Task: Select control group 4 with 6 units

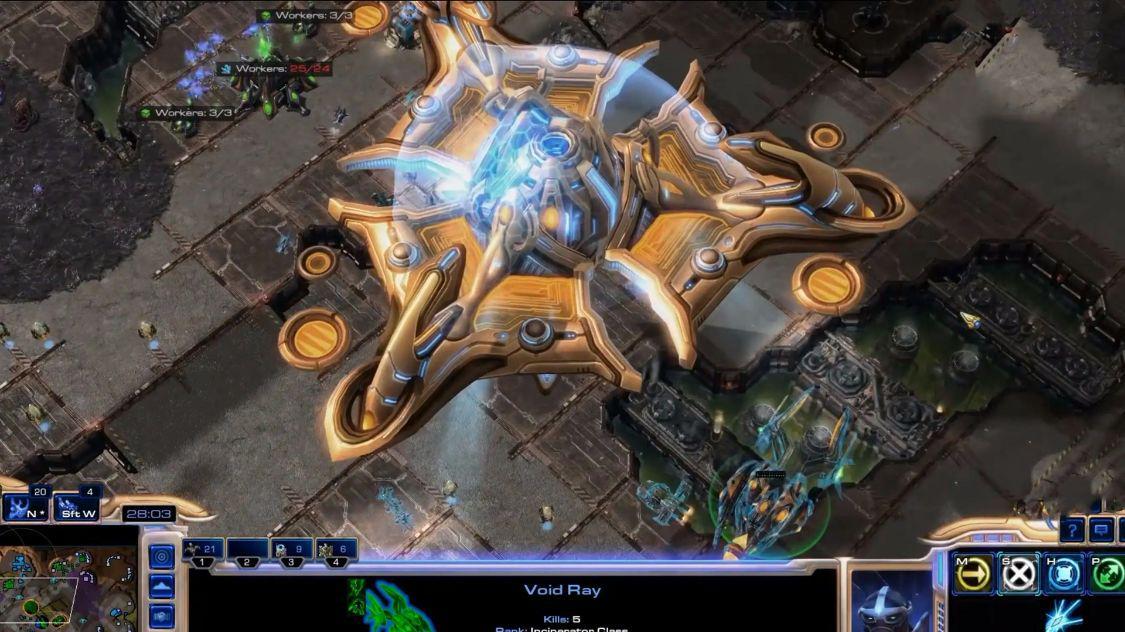Action: pyautogui.click(x=336, y=550)
